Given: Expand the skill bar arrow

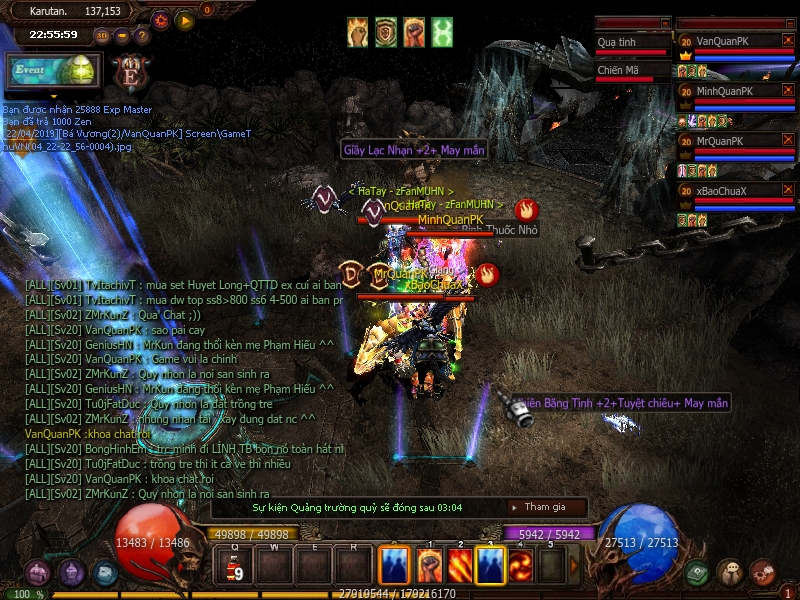Looking at the screenshot, I should (575, 566).
